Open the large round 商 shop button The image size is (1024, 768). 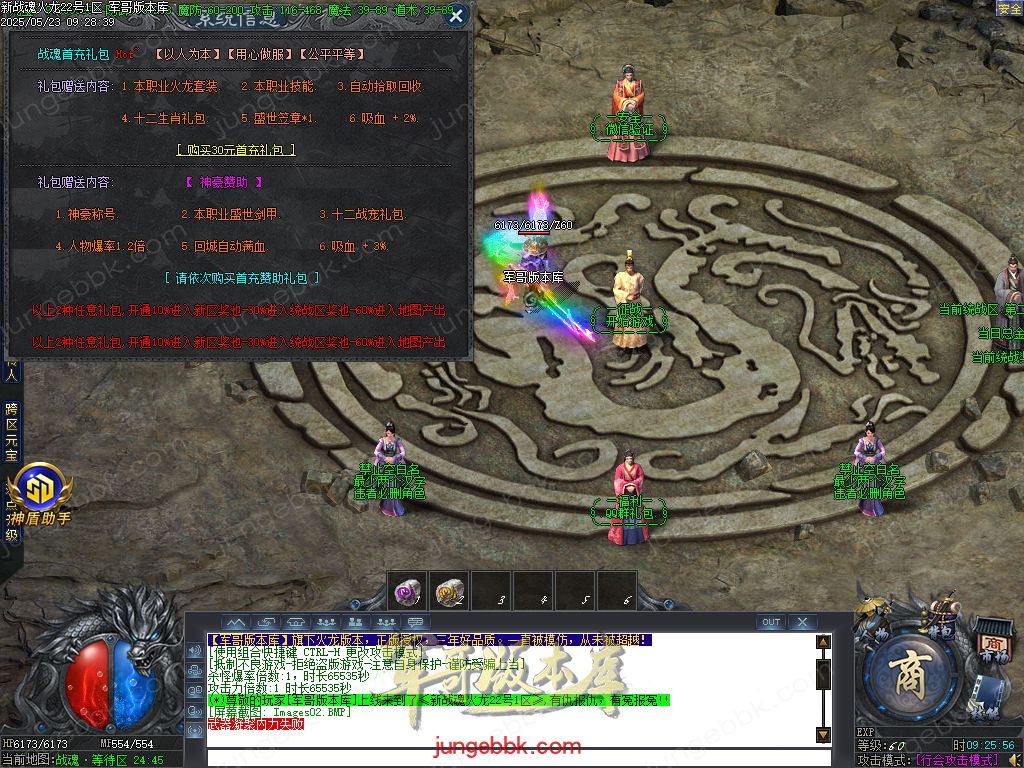pos(909,679)
